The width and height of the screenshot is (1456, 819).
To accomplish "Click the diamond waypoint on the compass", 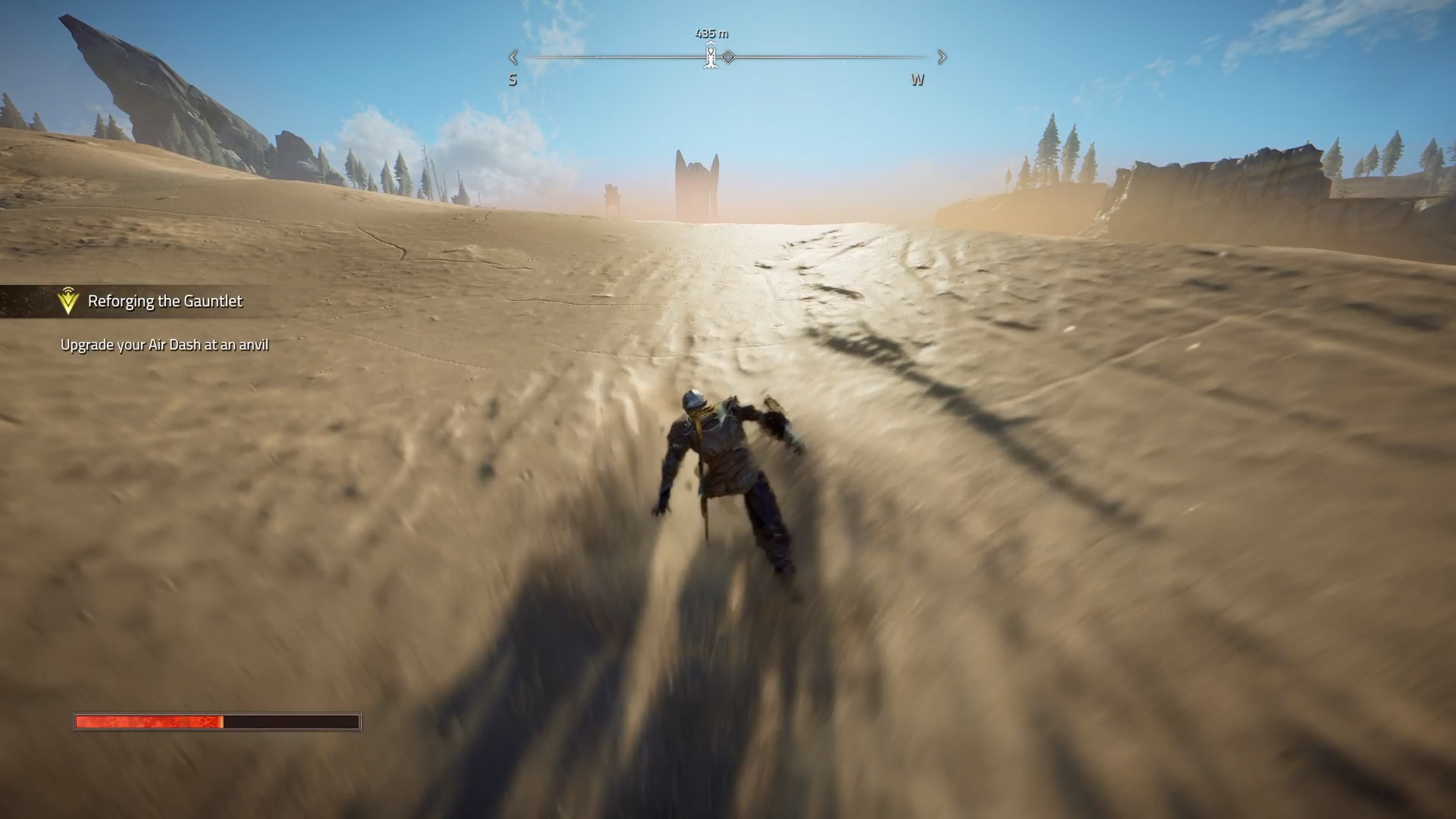I will 728,57.
